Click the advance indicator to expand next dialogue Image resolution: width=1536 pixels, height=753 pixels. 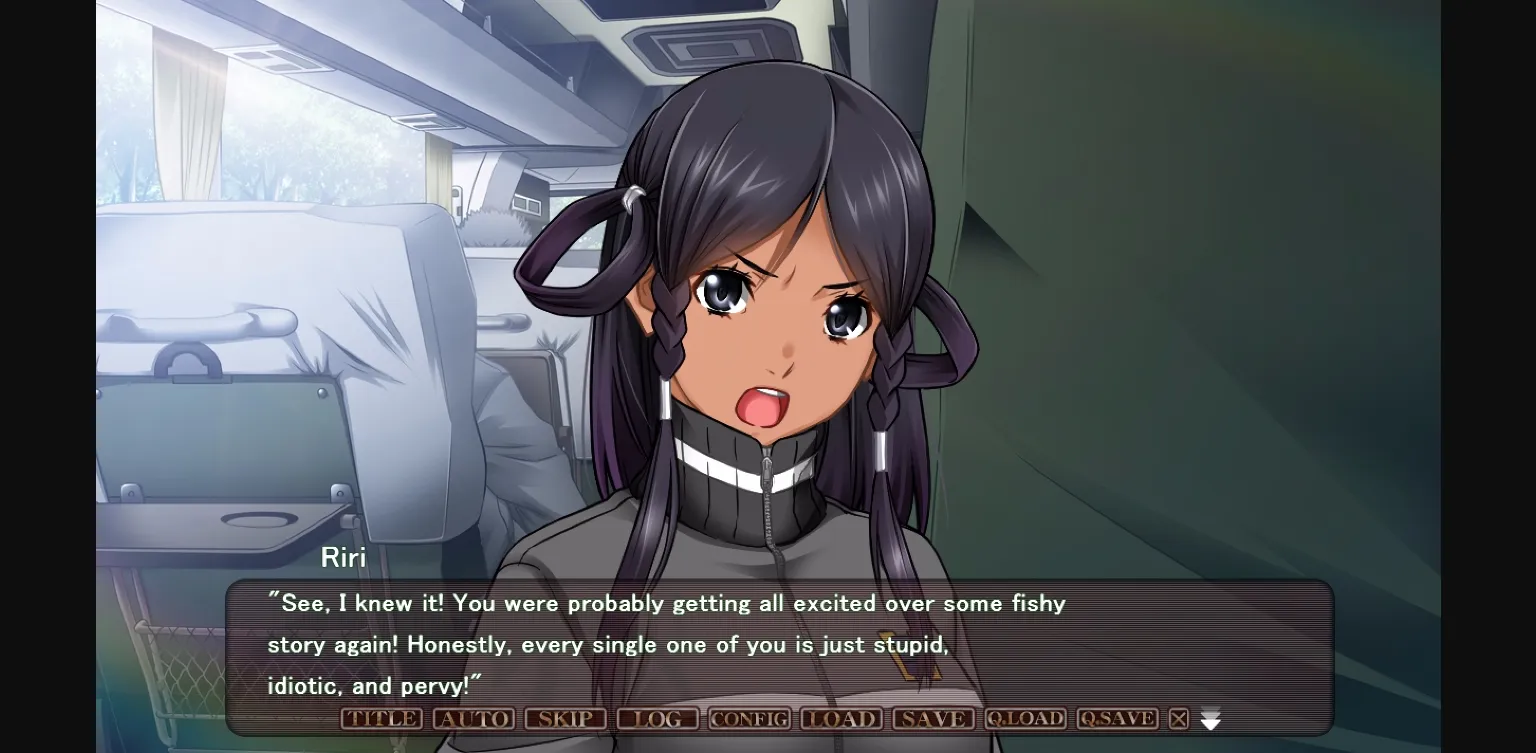[x=1210, y=719]
